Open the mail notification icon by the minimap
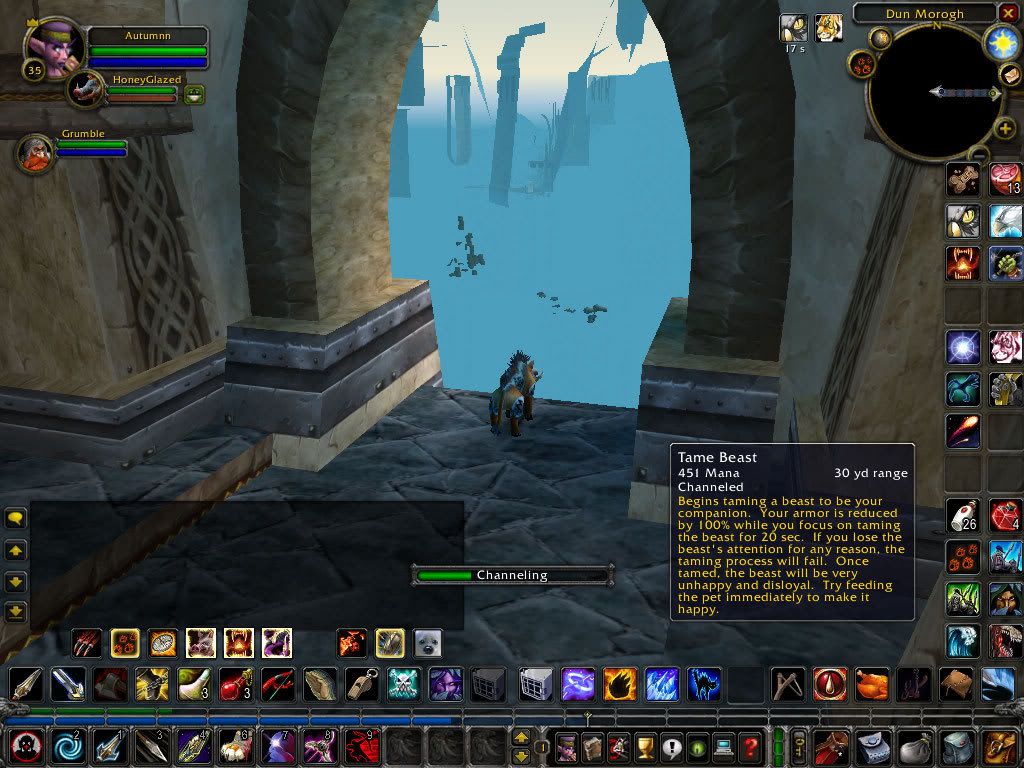 tap(1010, 76)
